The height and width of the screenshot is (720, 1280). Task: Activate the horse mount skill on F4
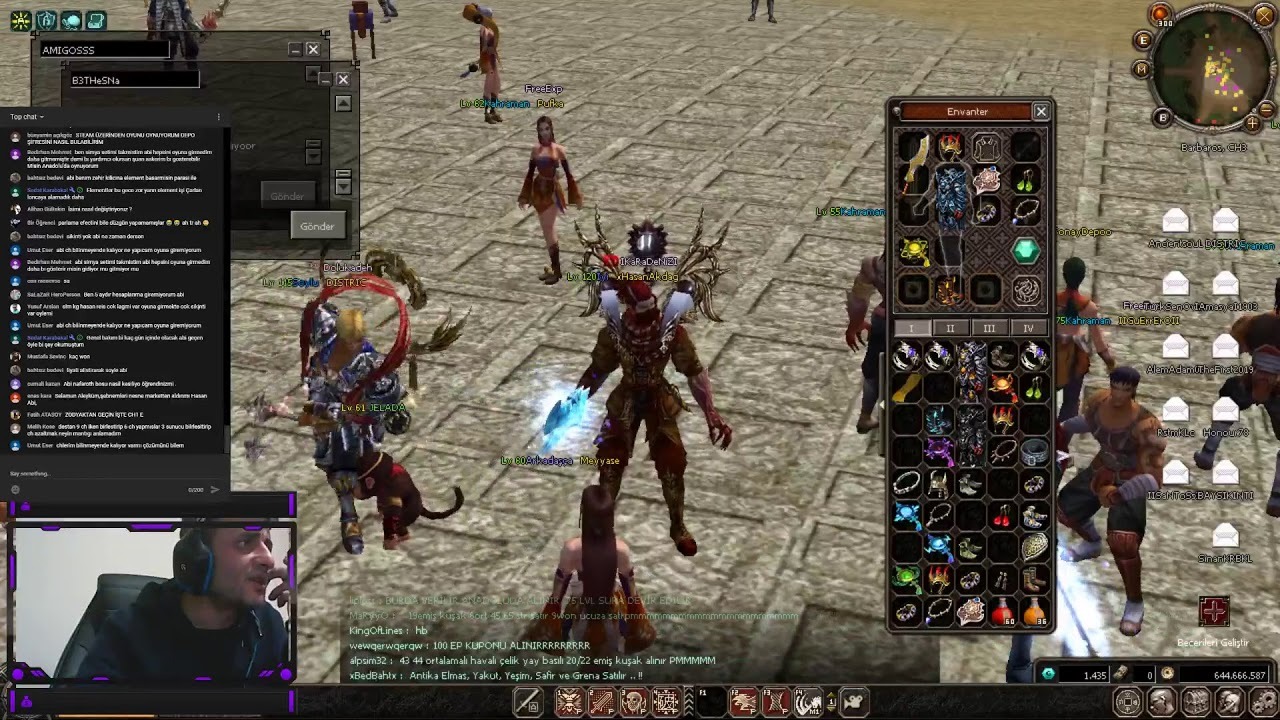tap(808, 702)
